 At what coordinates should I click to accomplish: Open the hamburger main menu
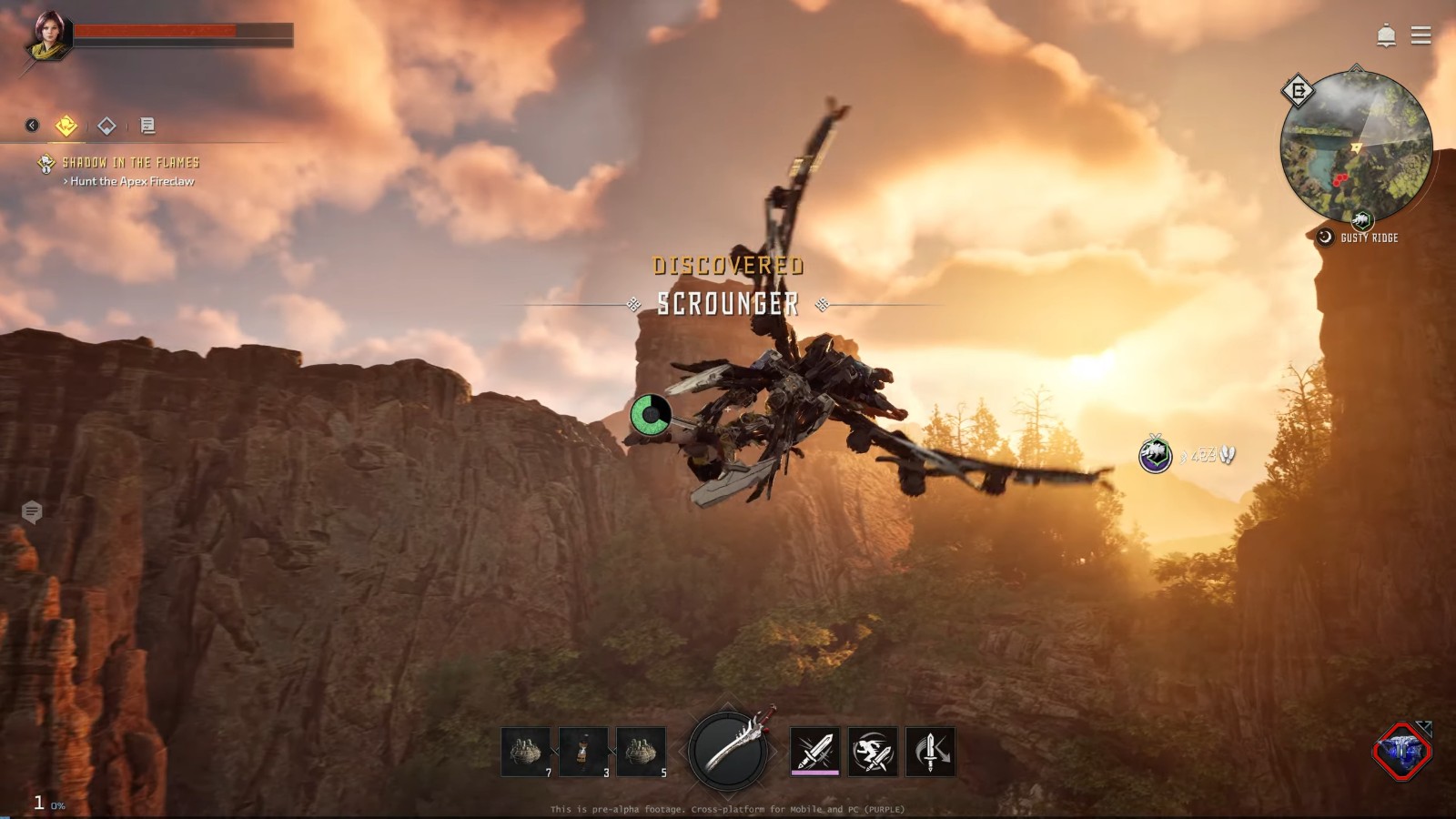pyautogui.click(x=1421, y=35)
